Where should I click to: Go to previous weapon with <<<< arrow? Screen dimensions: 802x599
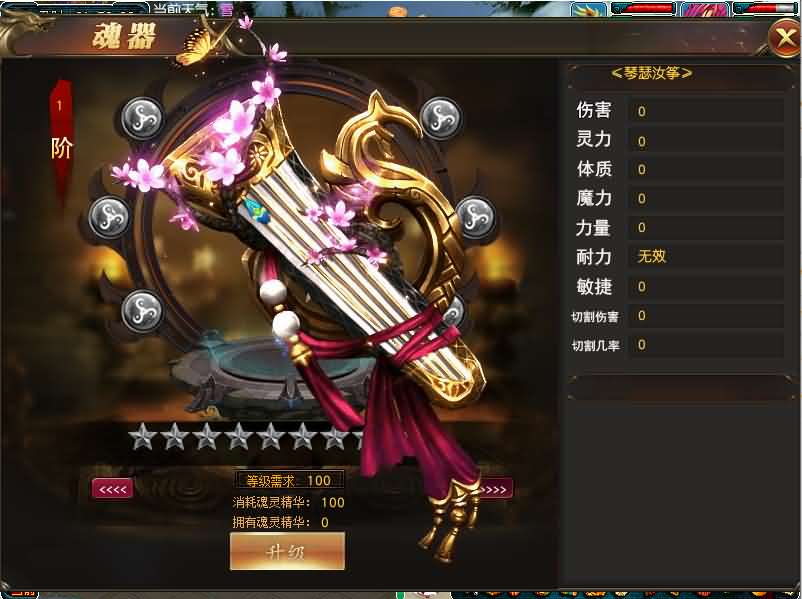(x=112, y=489)
